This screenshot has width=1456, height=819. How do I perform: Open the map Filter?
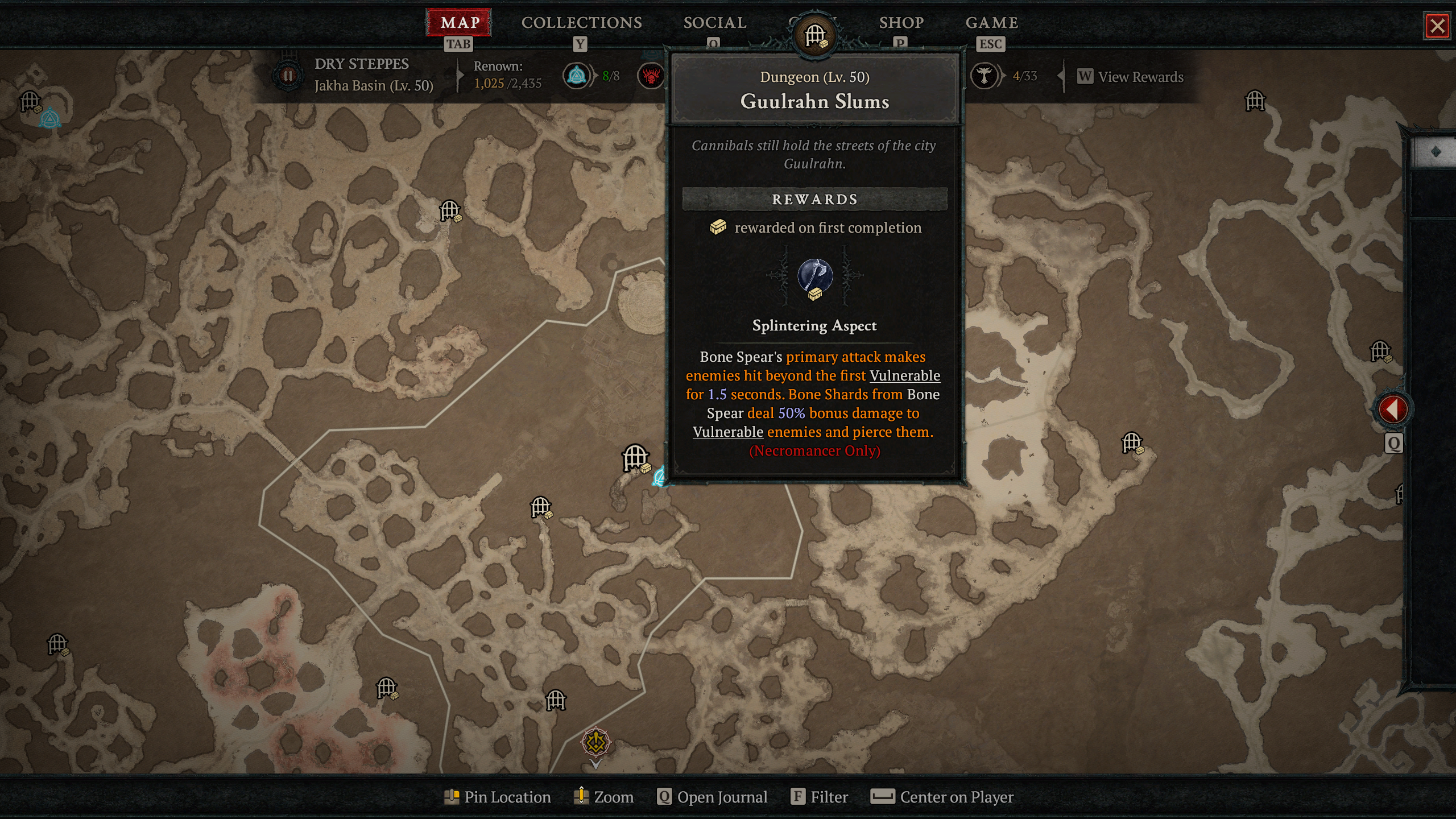[x=820, y=797]
